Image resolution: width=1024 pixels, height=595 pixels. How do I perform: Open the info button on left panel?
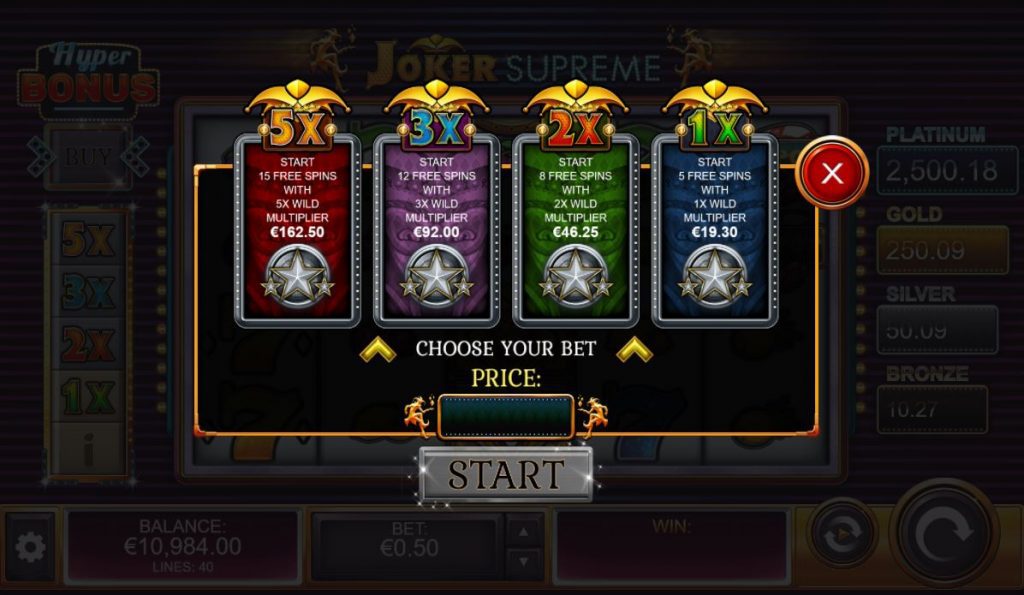tap(89, 451)
